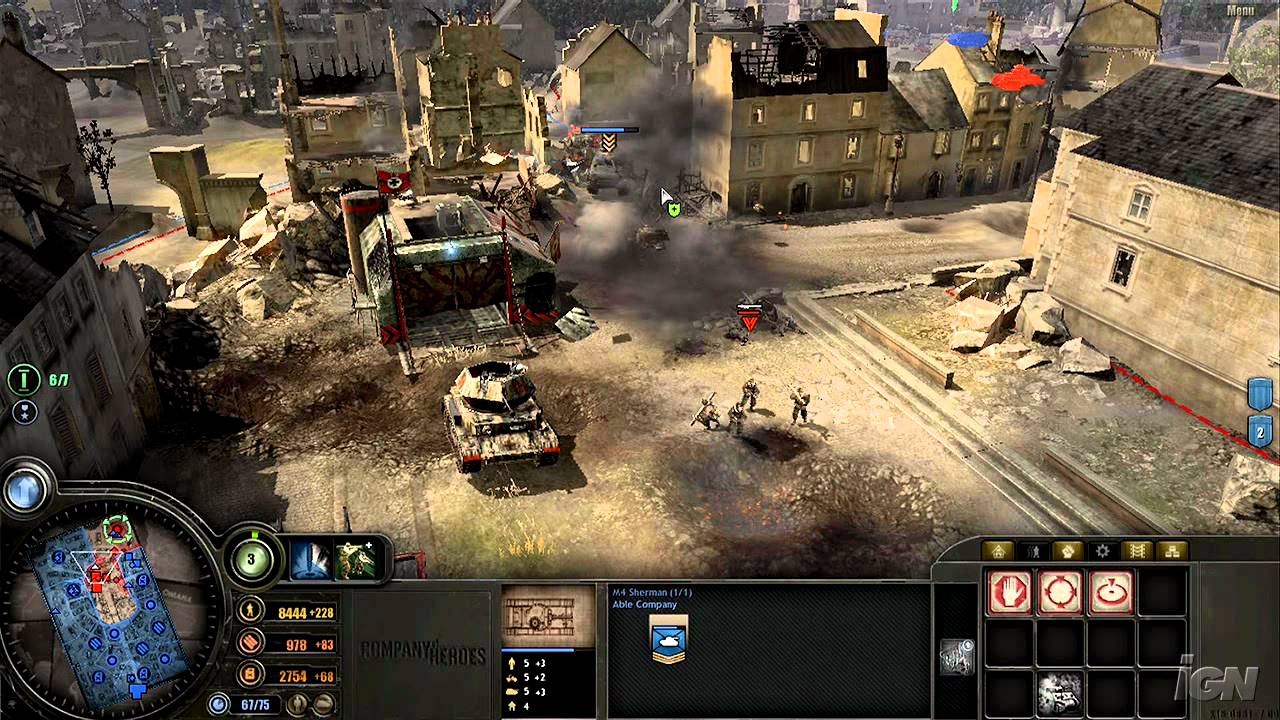The image size is (1280, 720).
Task: Click the veterancy medal icon above the minimap
Action: 25,411
